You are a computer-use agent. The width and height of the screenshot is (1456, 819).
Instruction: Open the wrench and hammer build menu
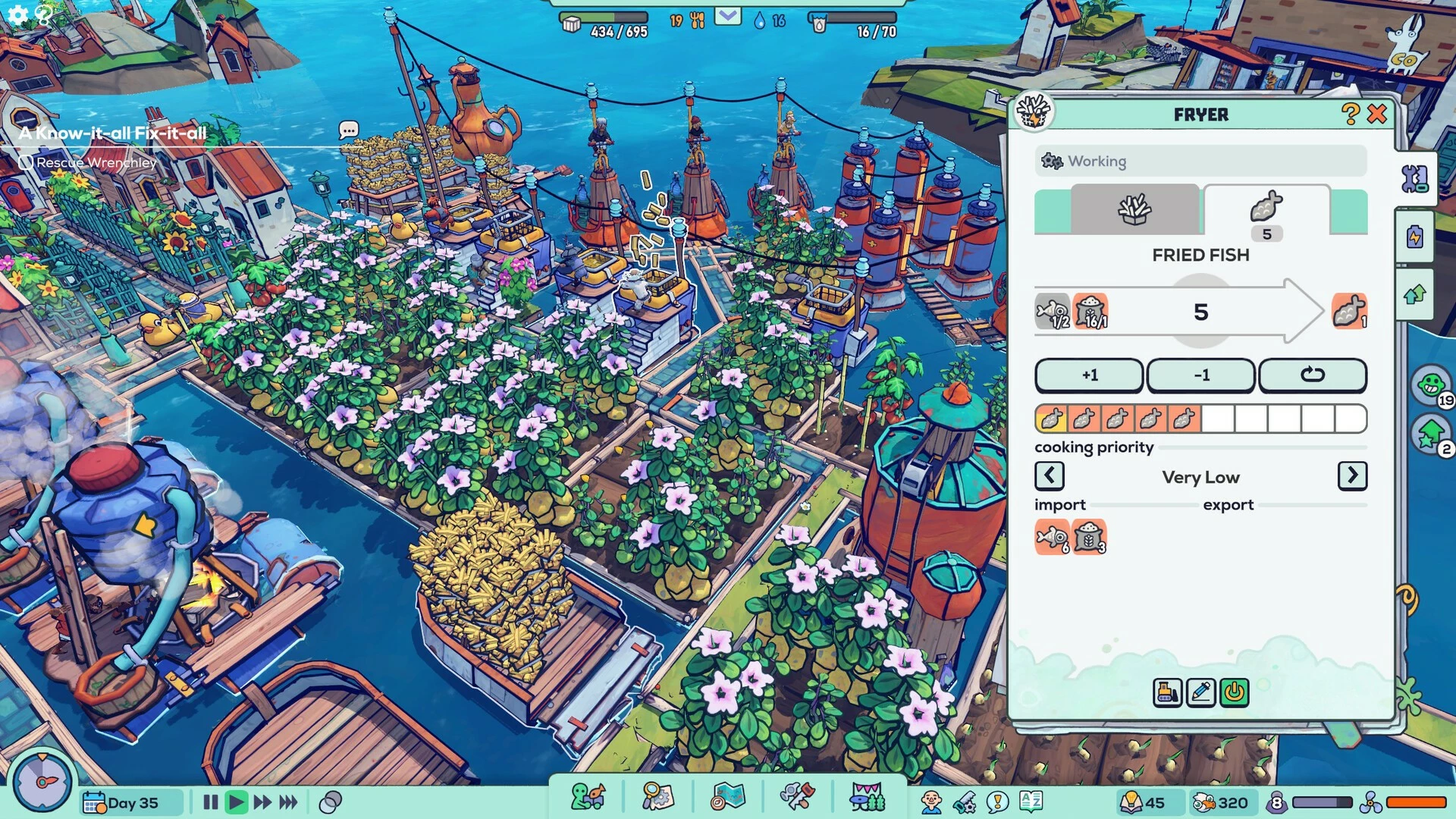tap(797, 798)
